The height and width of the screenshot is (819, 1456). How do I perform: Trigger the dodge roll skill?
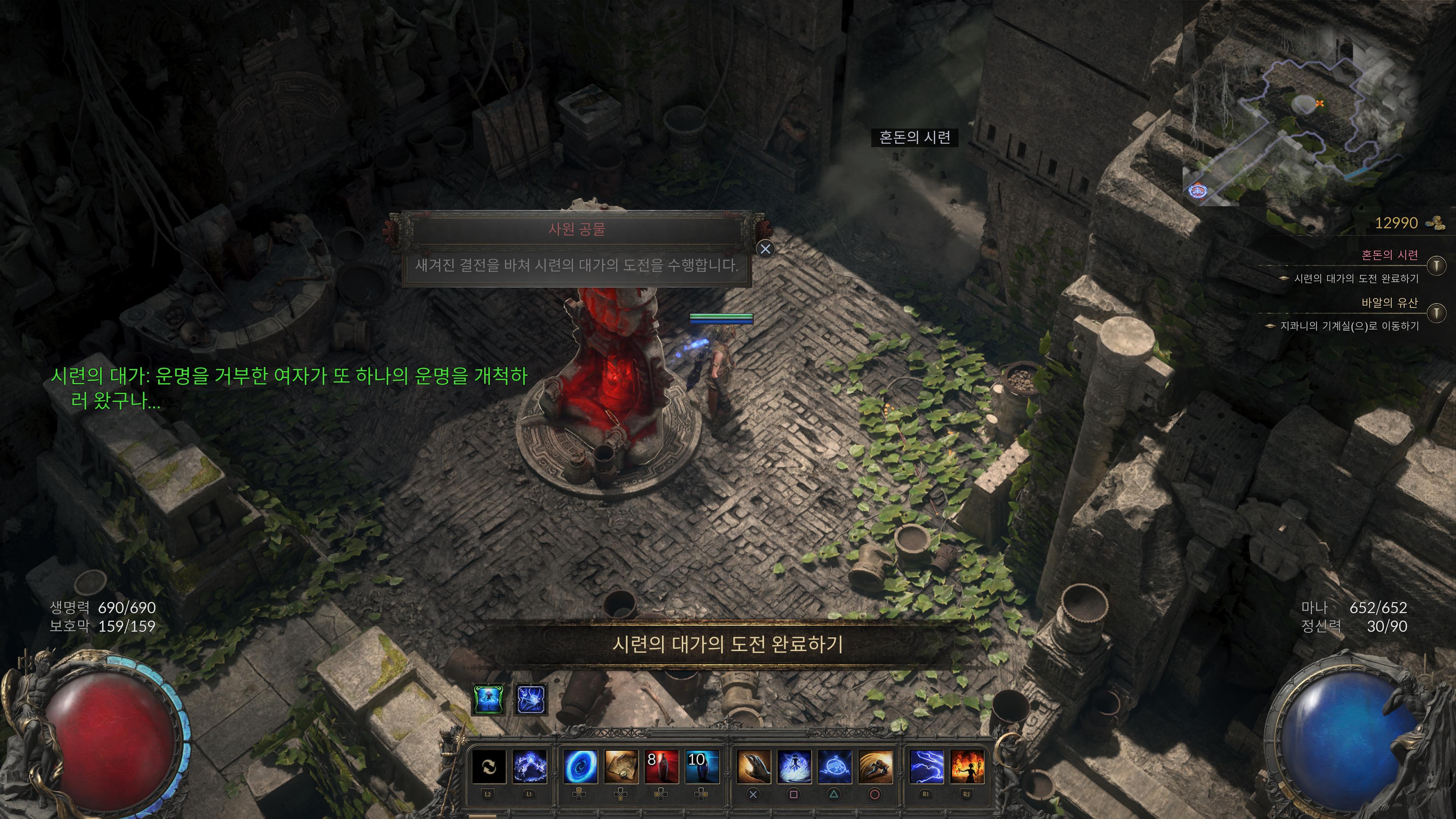pyautogui.click(x=875, y=766)
